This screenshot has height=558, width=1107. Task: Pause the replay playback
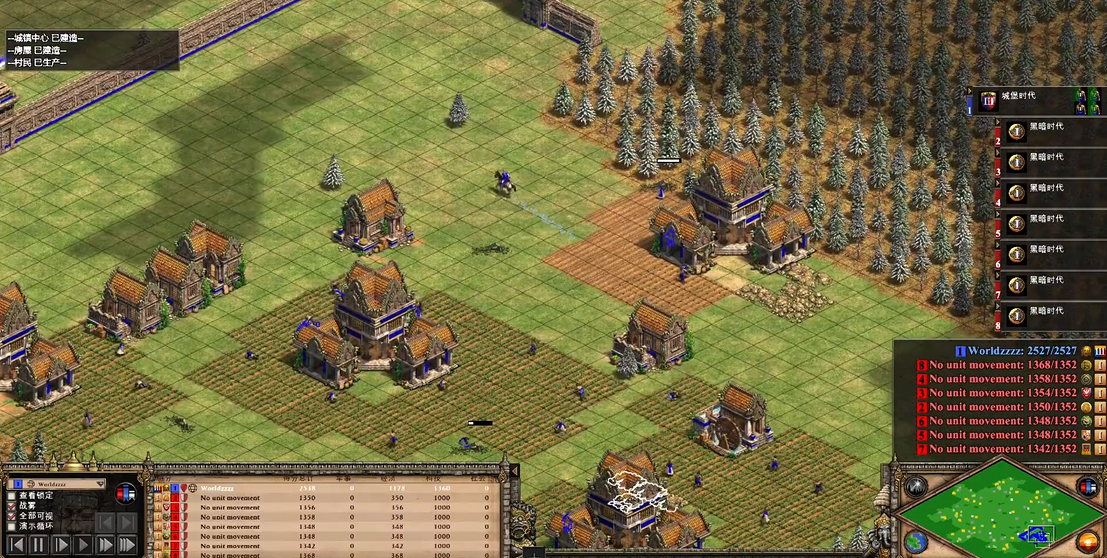tap(38, 545)
